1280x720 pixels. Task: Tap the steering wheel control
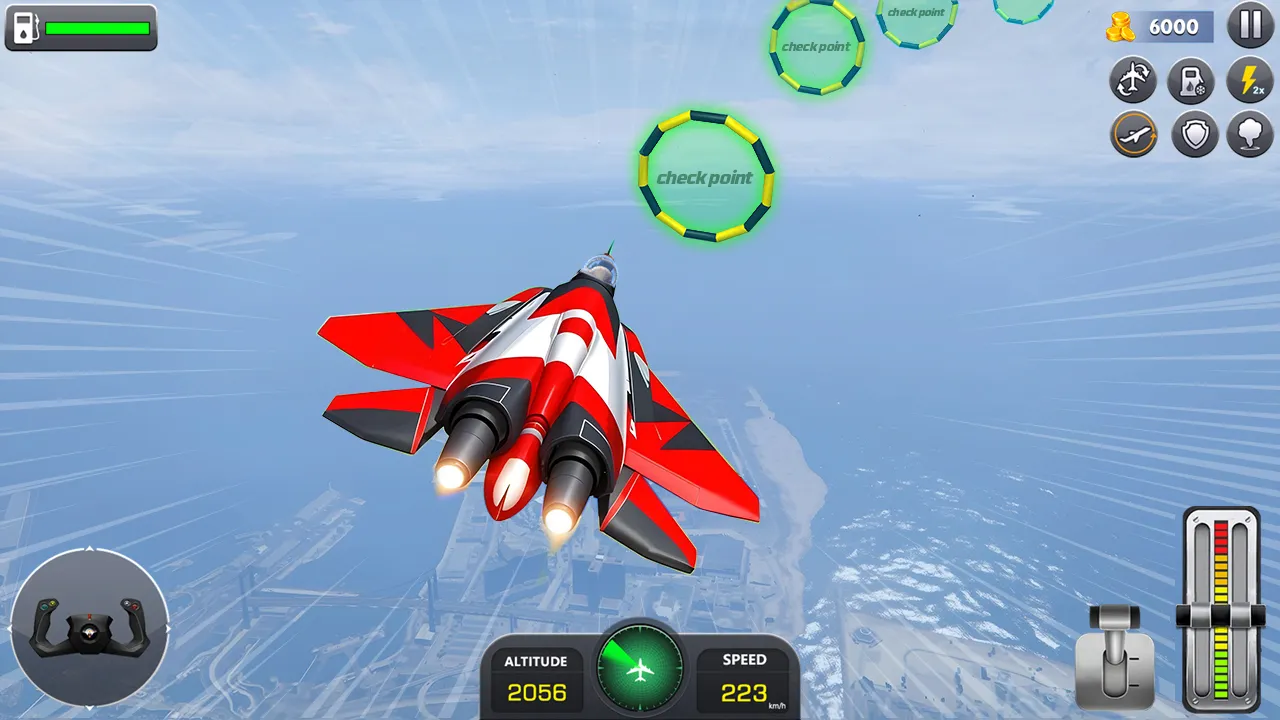tap(92, 627)
